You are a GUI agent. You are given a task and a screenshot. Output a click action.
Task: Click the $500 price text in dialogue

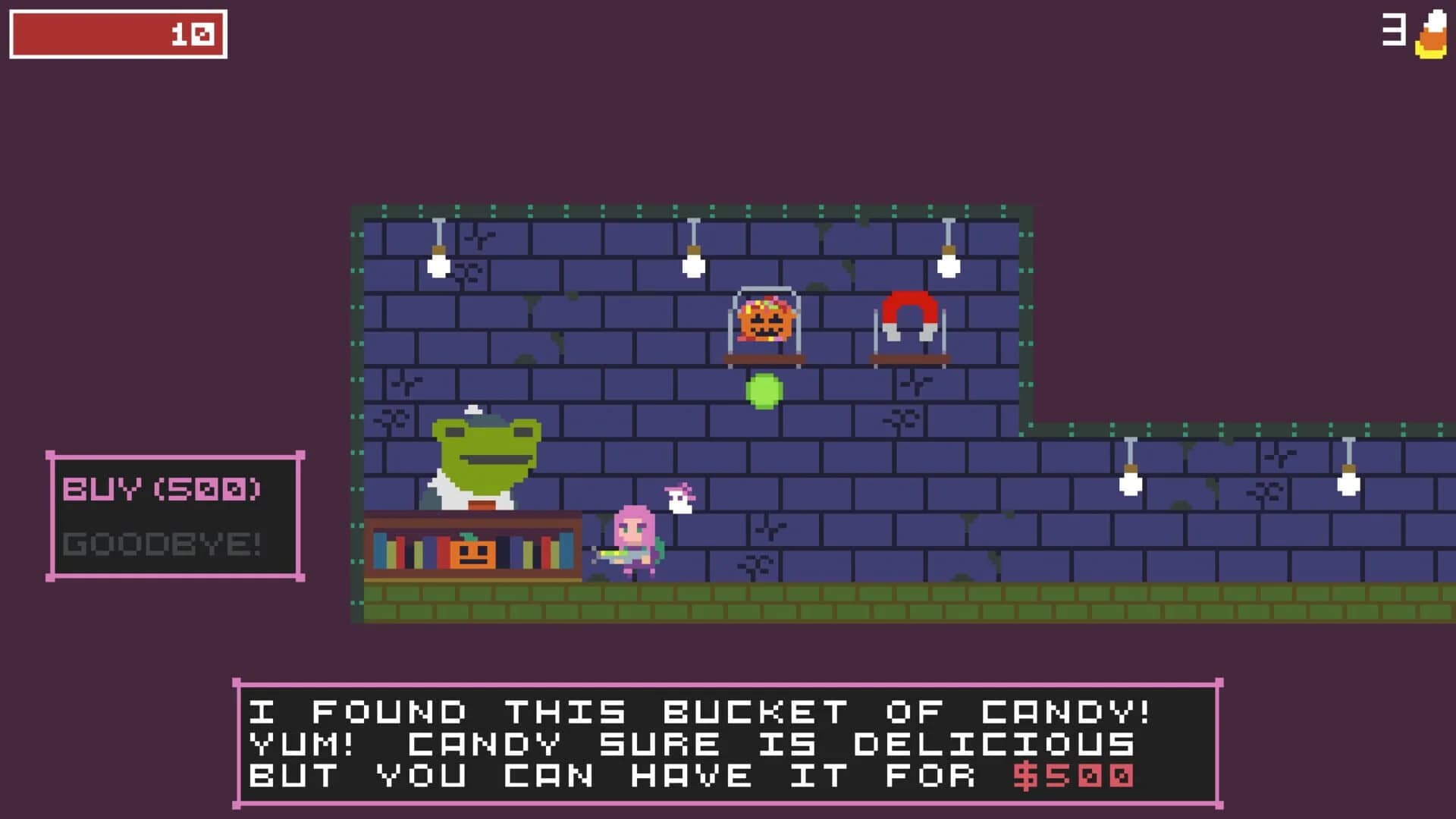(1077, 775)
